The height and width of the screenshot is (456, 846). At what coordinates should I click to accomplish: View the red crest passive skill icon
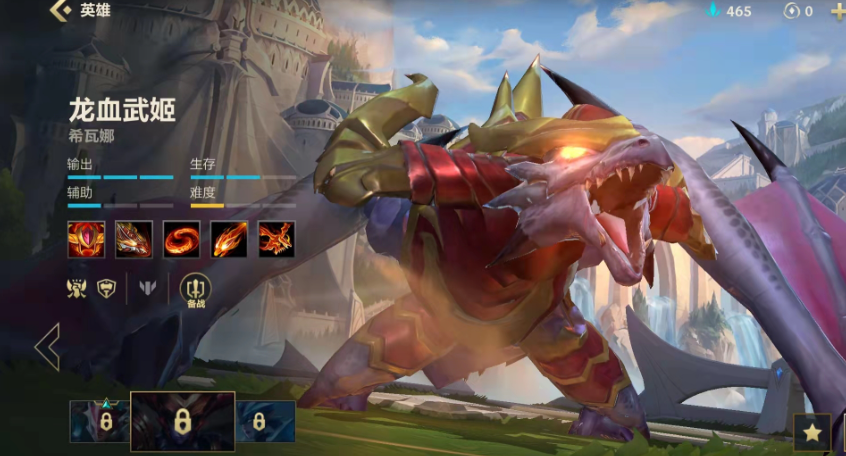[x=86, y=239]
